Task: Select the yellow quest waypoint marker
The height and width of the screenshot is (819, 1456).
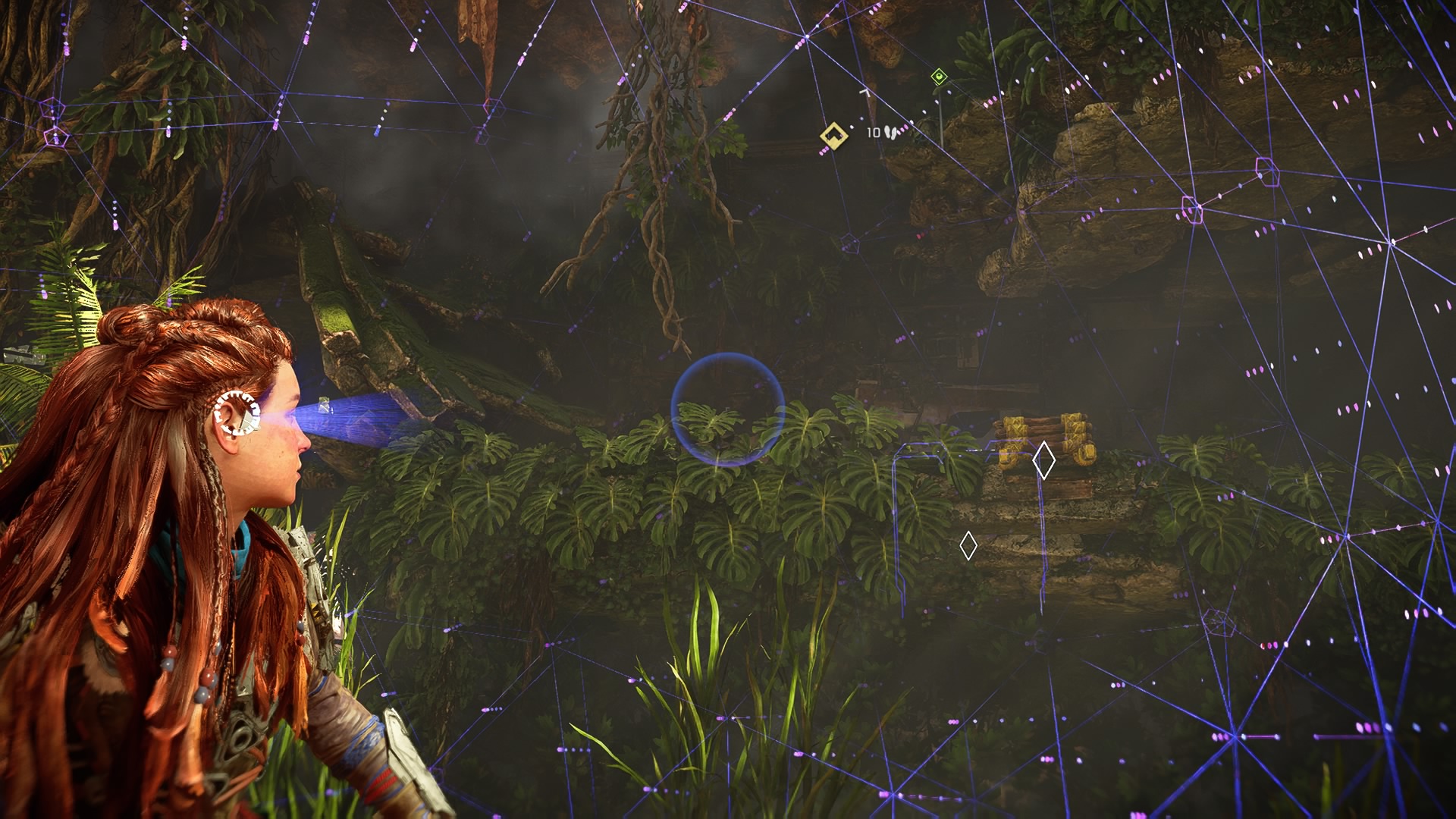Action: [x=833, y=136]
